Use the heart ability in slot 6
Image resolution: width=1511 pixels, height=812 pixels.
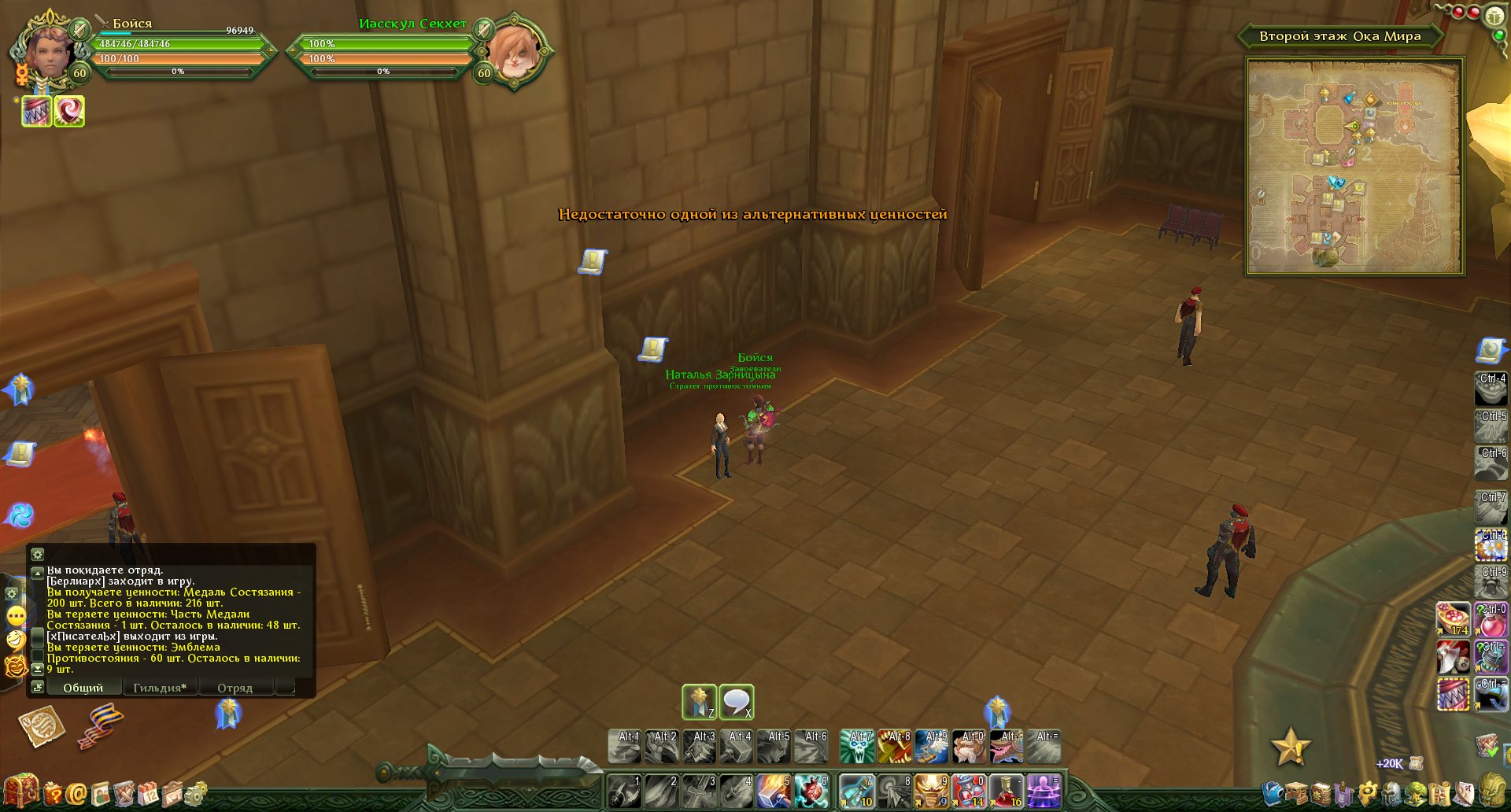811,792
